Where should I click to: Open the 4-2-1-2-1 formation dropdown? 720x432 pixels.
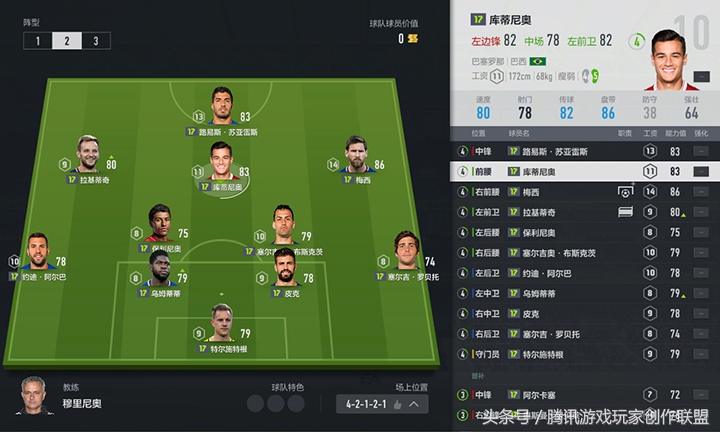pyautogui.click(x=382, y=404)
